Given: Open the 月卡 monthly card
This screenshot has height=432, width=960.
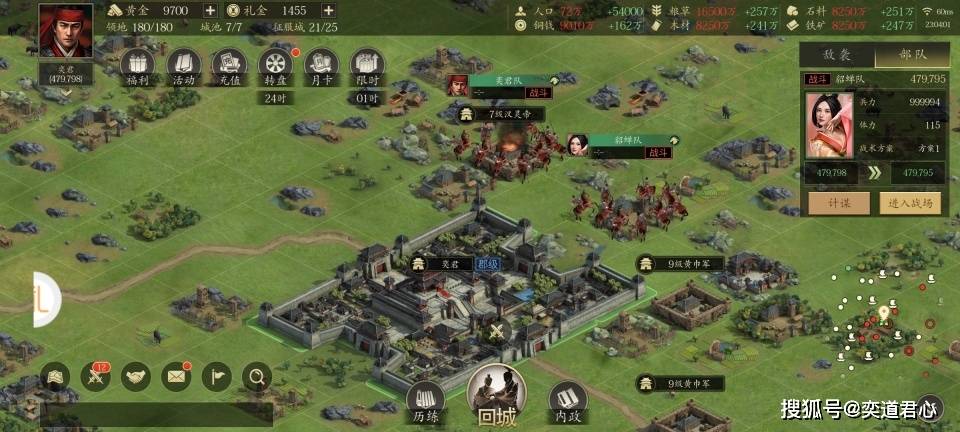Looking at the screenshot, I should click(321, 67).
